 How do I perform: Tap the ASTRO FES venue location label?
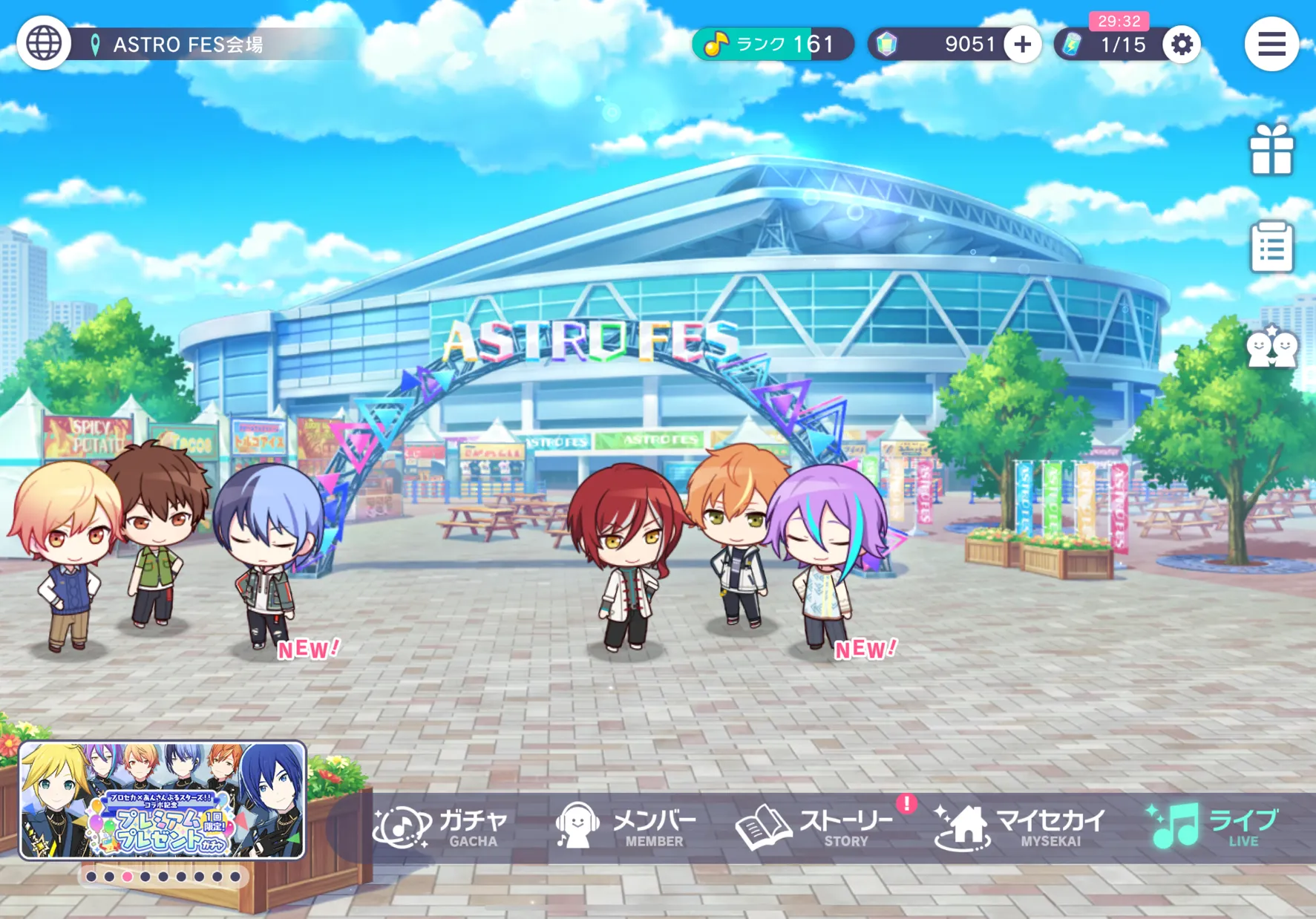coord(189,45)
